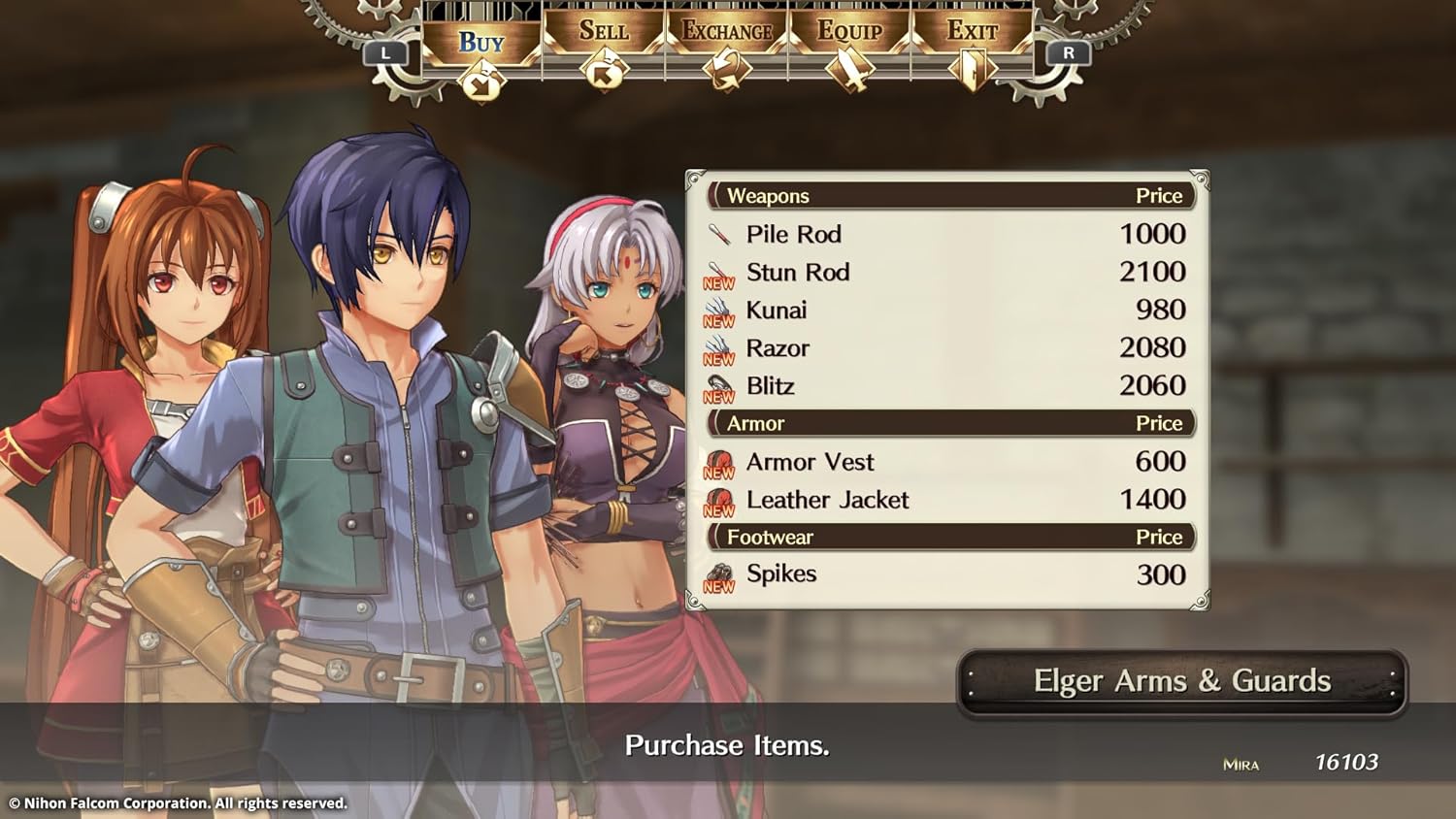Image resolution: width=1456 pixels, height=819 pixels.
Task: Click the Blitz weapon icon
Action: pos(718,383)
